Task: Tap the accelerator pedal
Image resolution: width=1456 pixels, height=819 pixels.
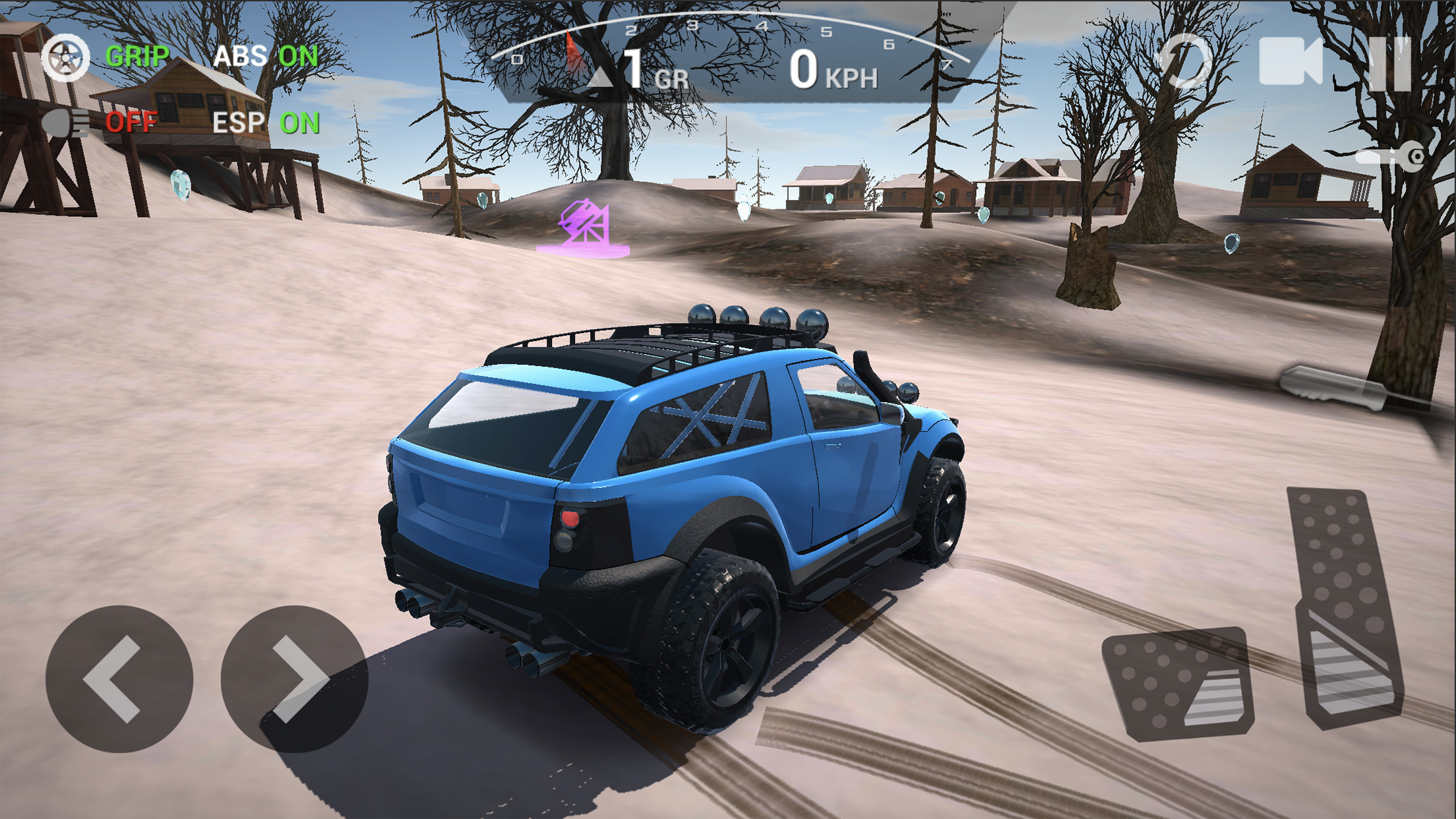Action: pos(1345,607)
